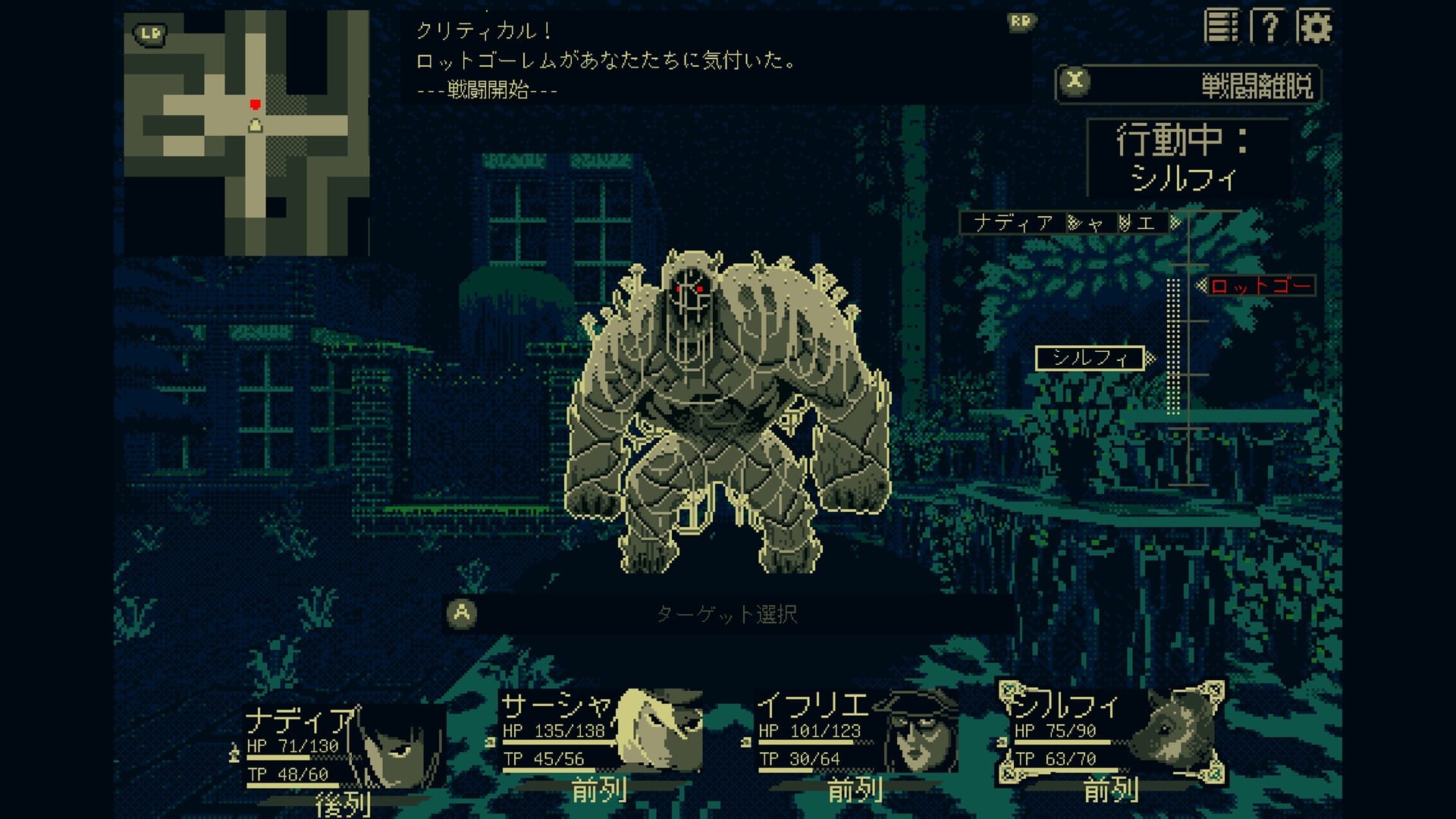
Task: Click the red ロットゴー turn order tag
Action: pos(1260,286)
